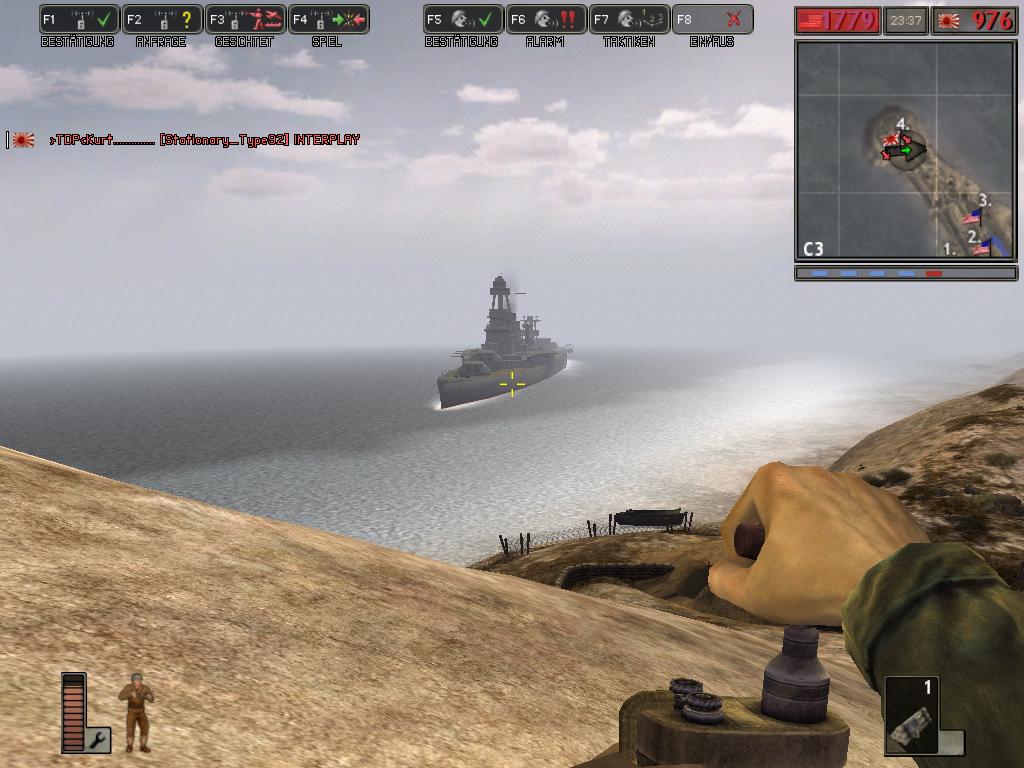Select the F1 Bestätigung radio command

pos(79,19)
